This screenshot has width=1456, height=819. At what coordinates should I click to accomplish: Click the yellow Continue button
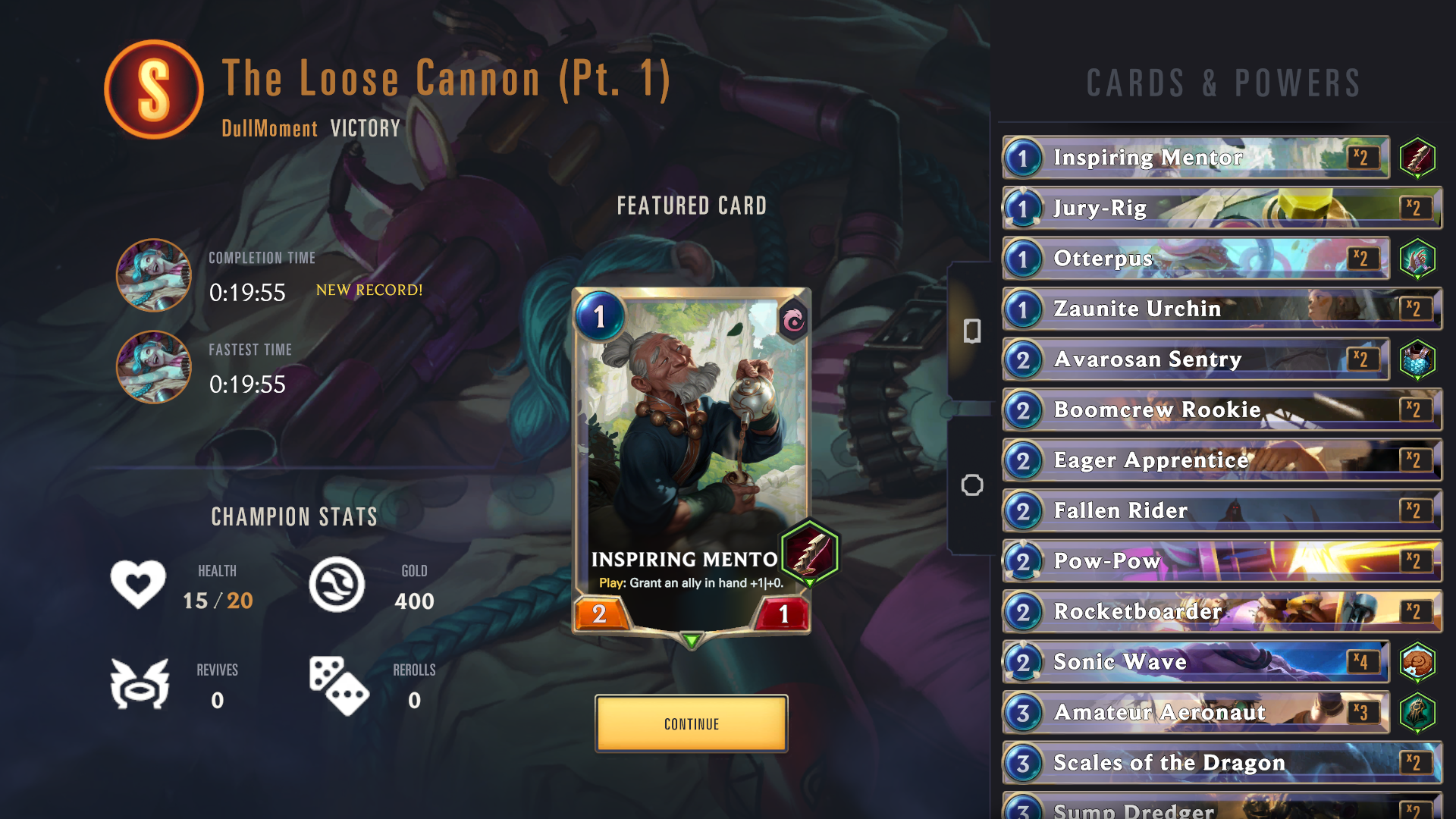(691, 723)
